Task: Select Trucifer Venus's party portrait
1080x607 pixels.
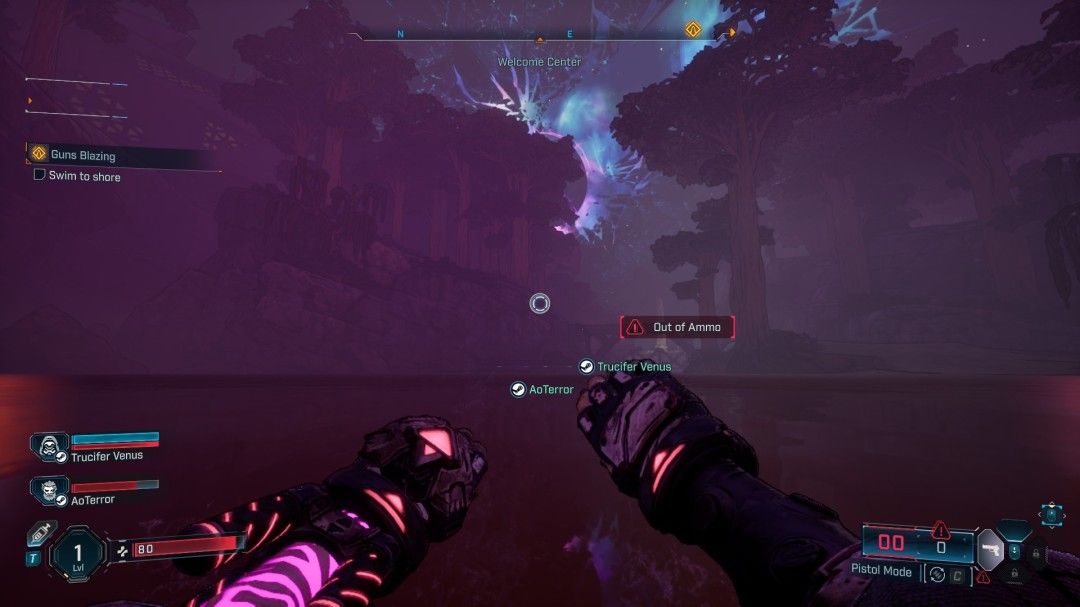Action: pyautogui.click(x=48, y=446)
